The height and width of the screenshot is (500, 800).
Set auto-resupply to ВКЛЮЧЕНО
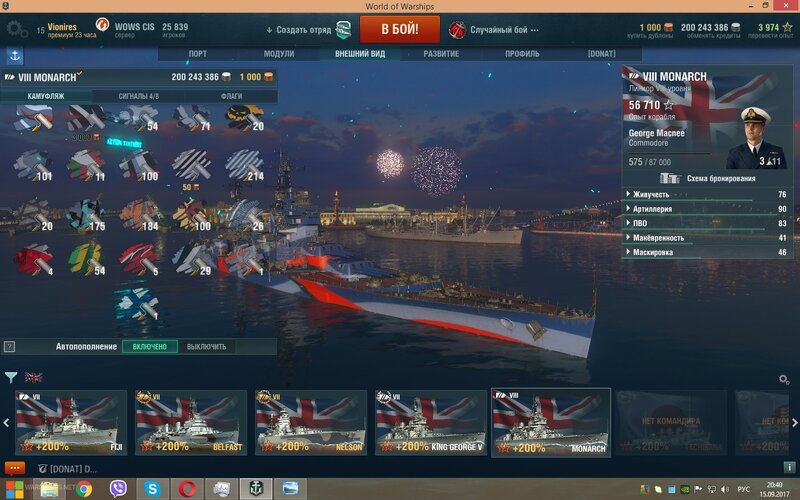pyautogui.click(x=151, y=347)
